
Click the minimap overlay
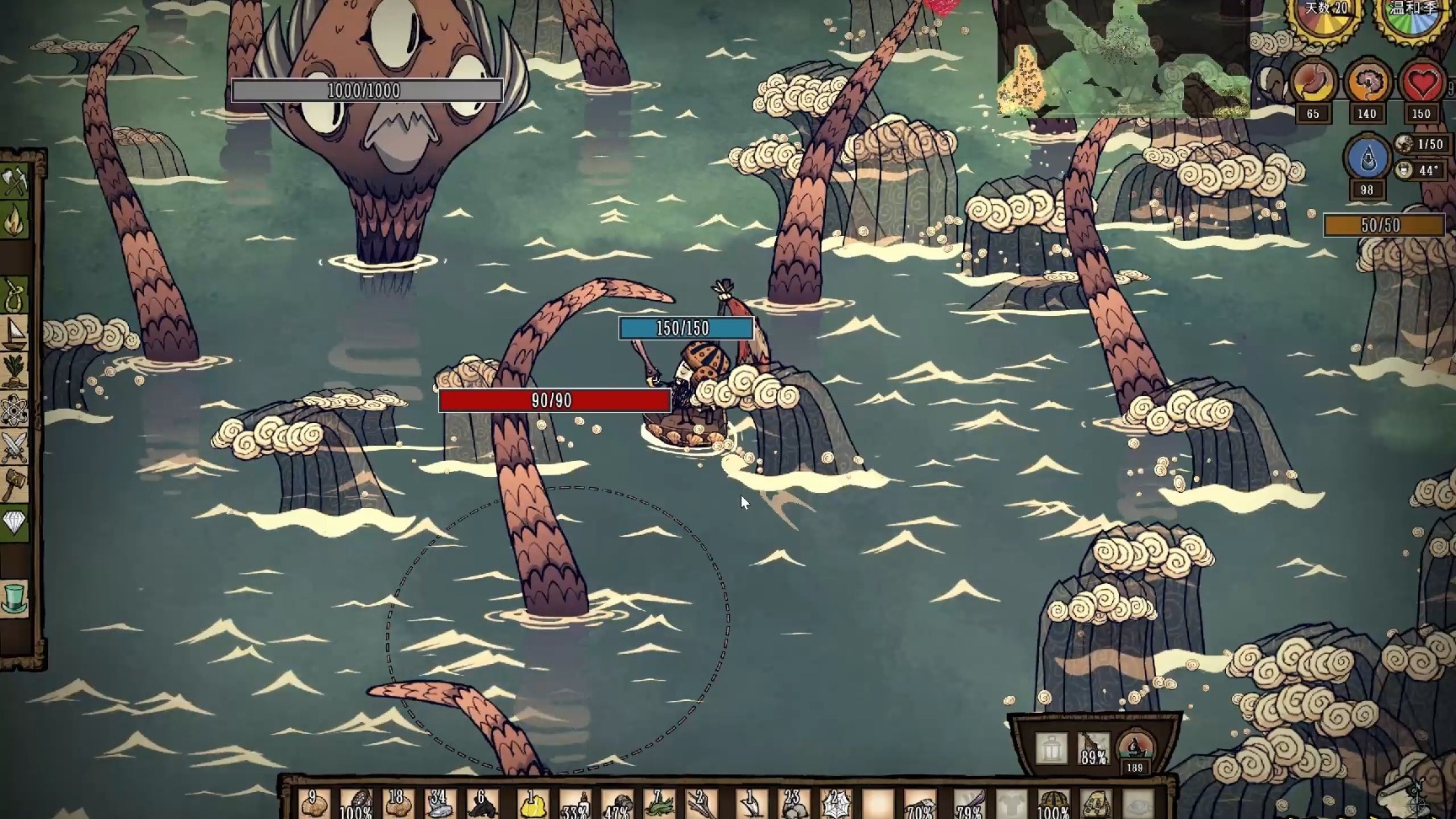pos(1122,57)
